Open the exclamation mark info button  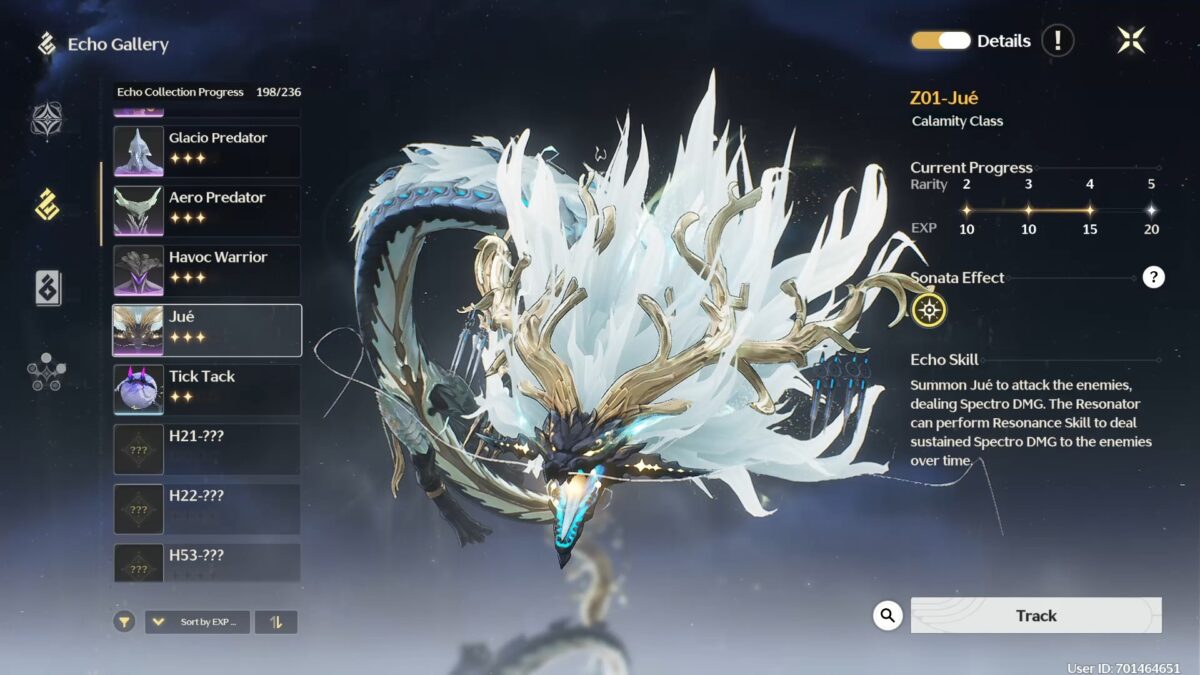tap(1057, 41)
